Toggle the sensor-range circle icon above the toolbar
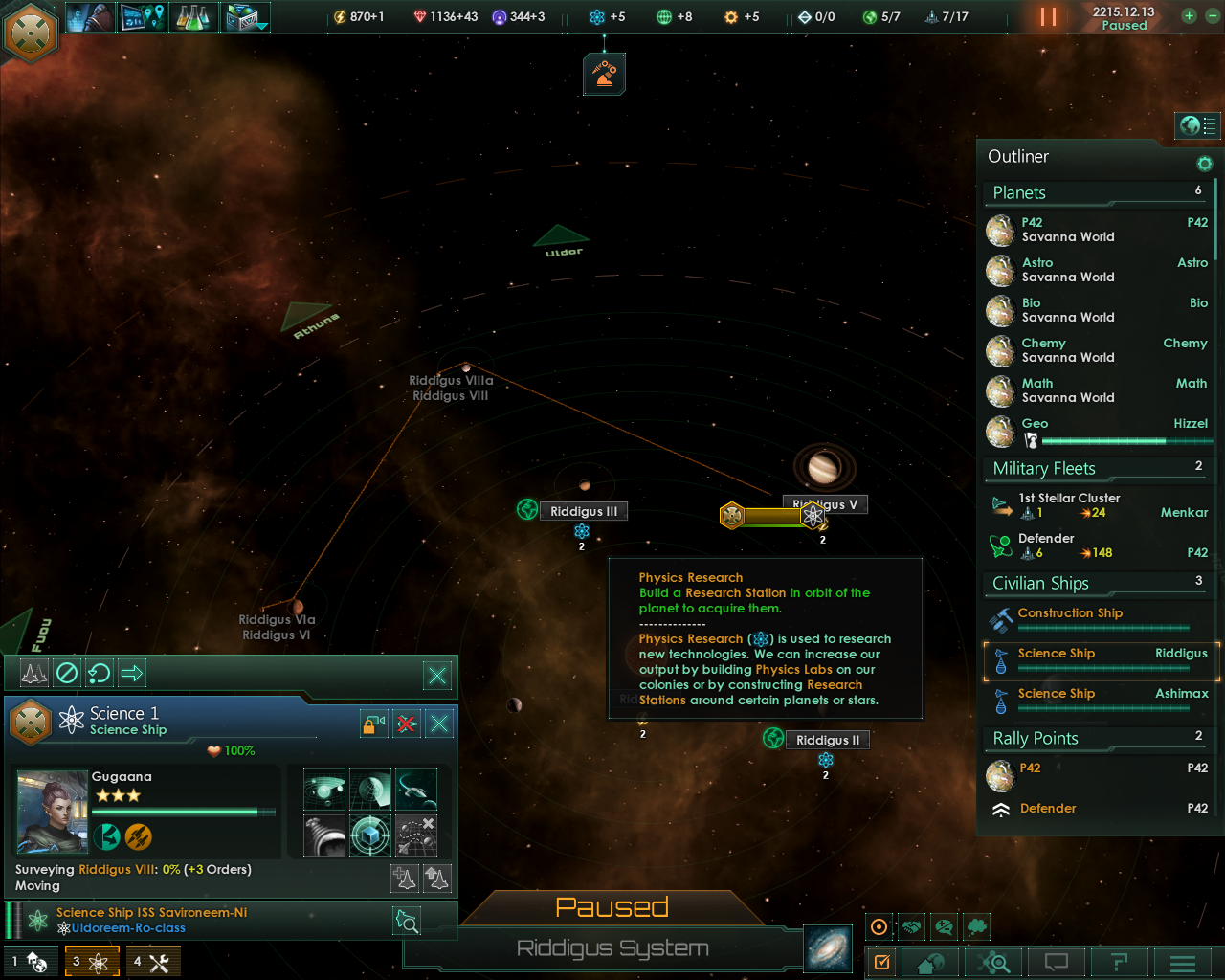 879,926
